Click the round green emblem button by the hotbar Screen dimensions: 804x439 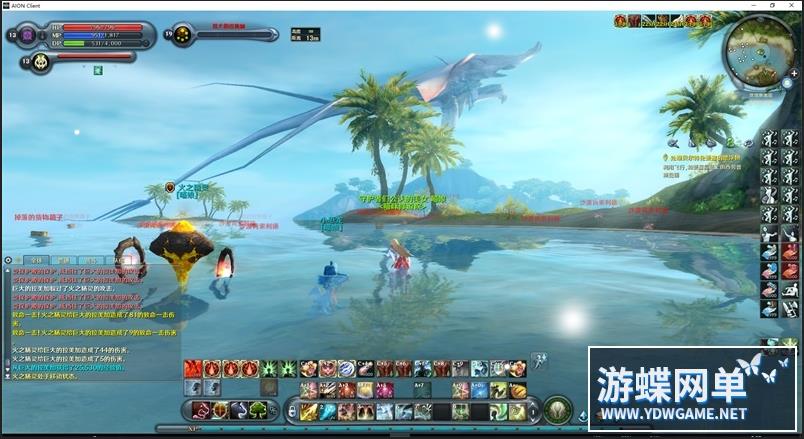(x=558, y=409)
